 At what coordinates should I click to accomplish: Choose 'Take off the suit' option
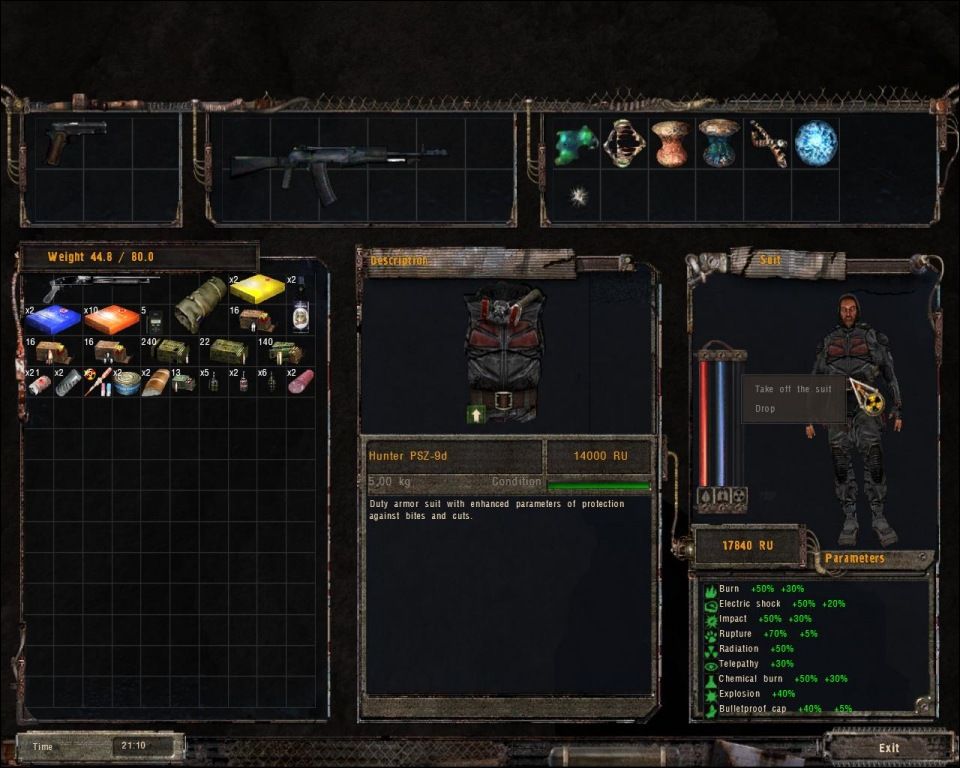(793, 389)
